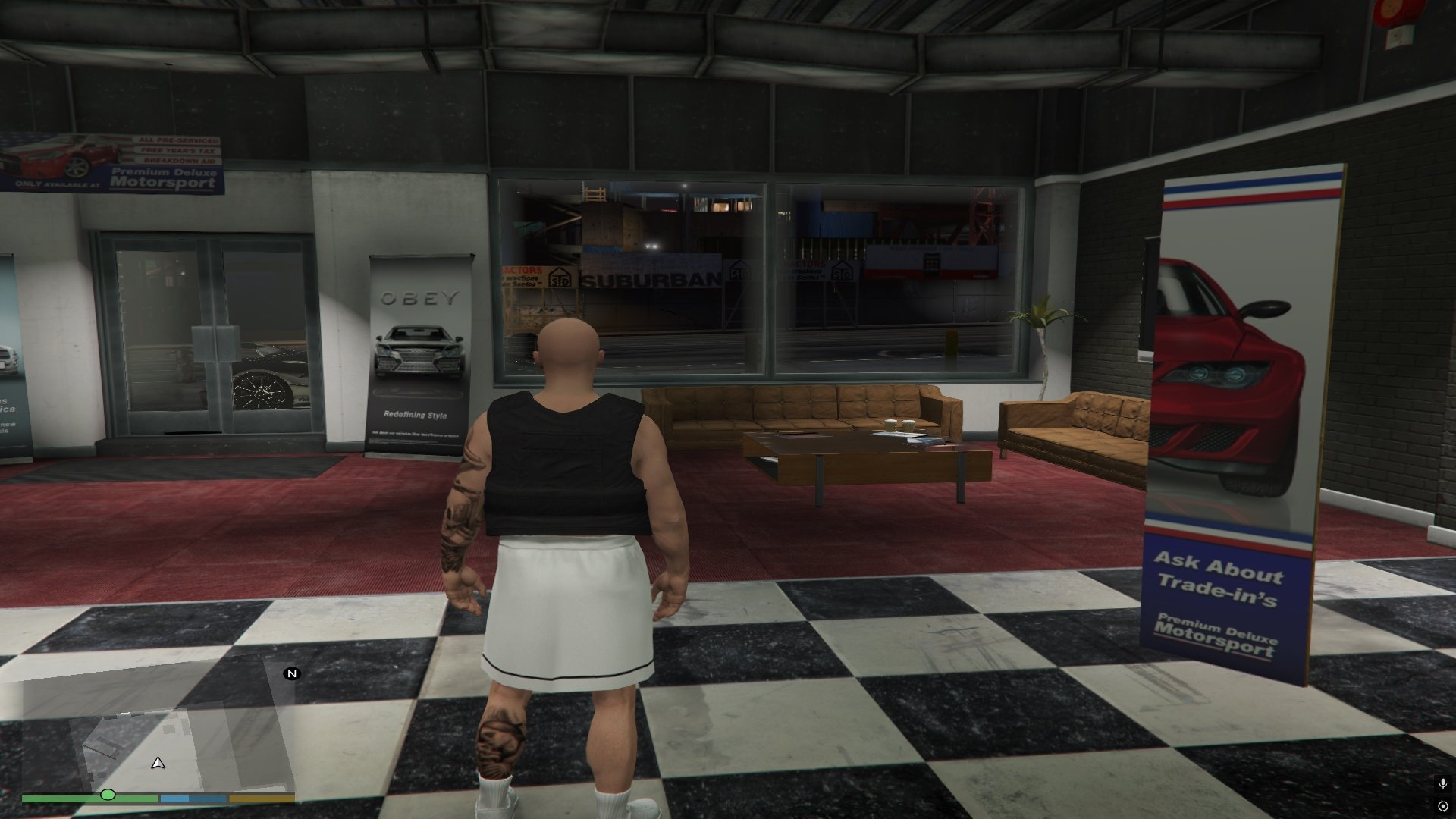Click the circular record icon
The height and width of the screenshot is (819, 1456).
click(x=1442, y=805)
